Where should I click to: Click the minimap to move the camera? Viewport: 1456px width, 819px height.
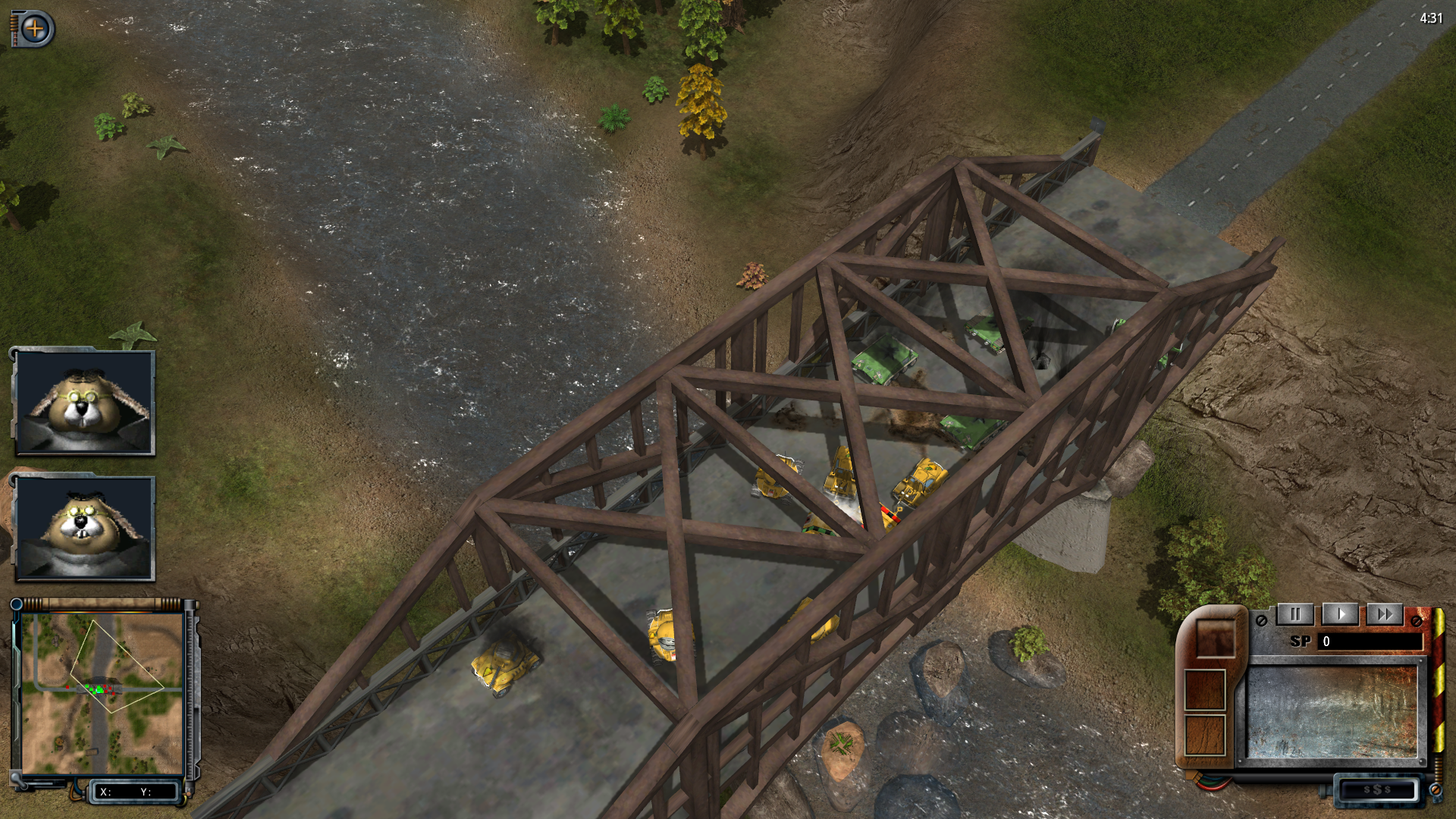102,693
